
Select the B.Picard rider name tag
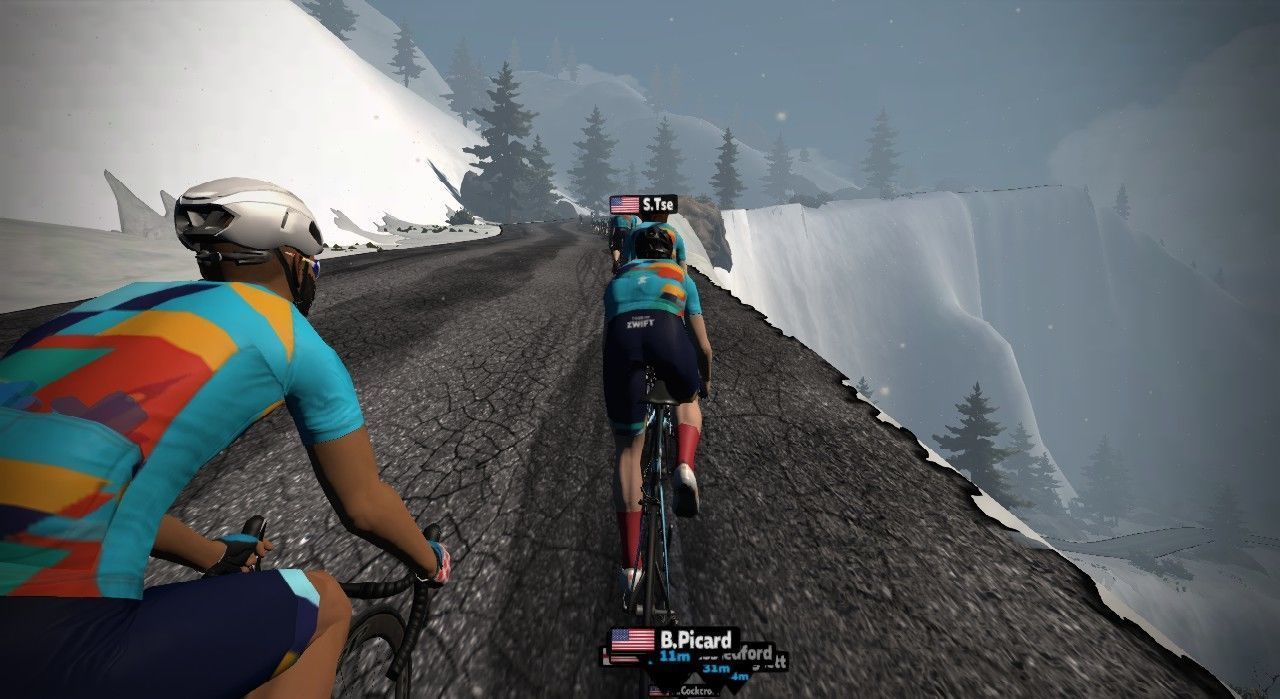[675, 640]
